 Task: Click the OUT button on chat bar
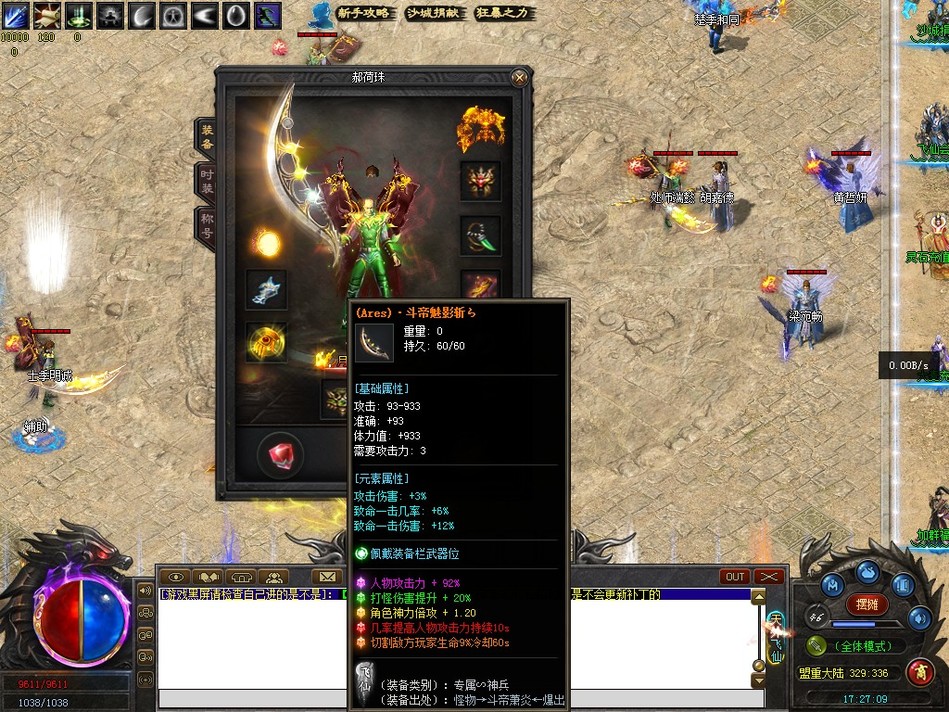[735, 577]
